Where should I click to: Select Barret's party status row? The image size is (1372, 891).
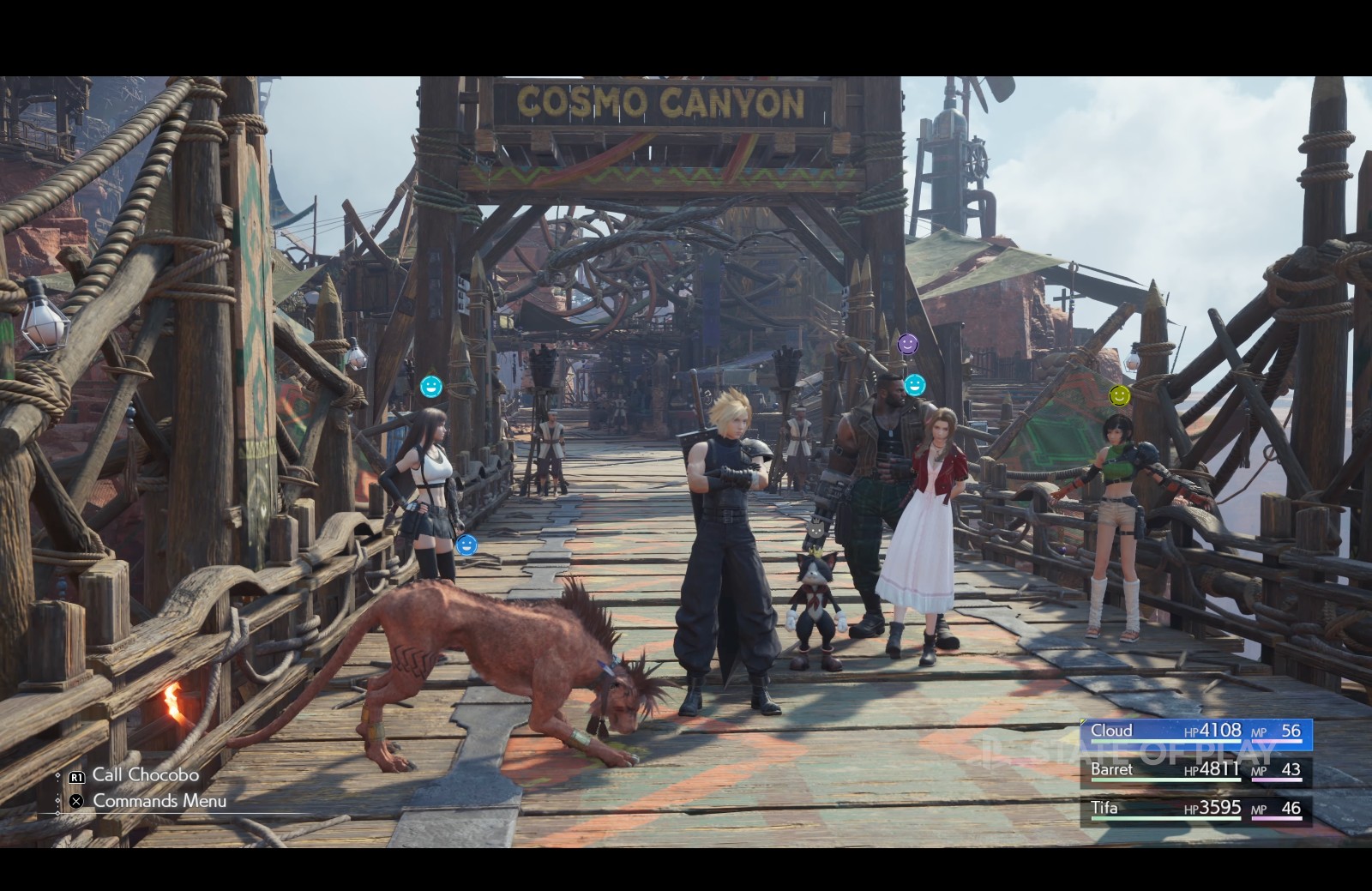[x=1196, y=770]
